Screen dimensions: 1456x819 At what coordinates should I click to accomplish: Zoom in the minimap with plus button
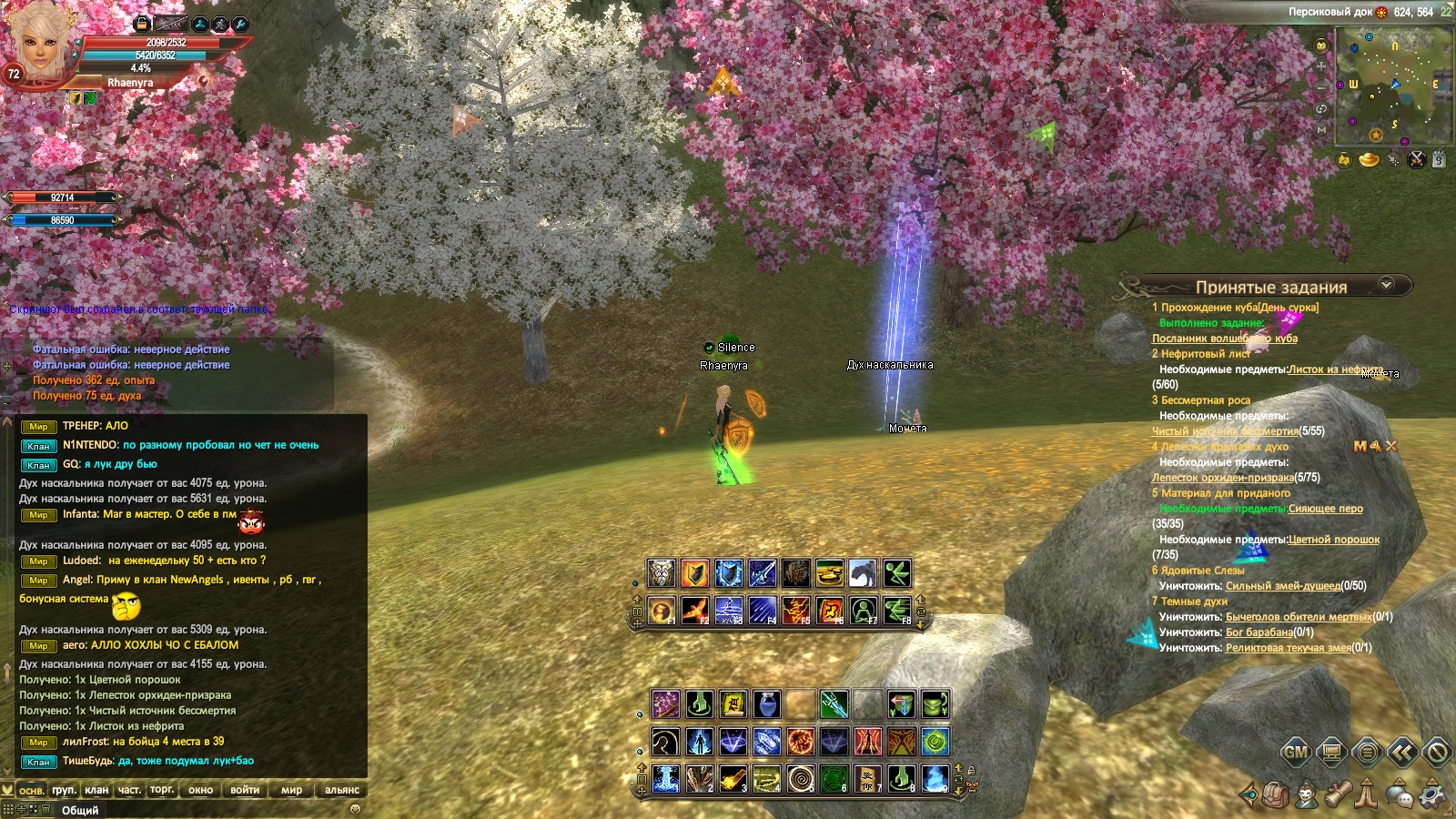tap(1322, 66)
